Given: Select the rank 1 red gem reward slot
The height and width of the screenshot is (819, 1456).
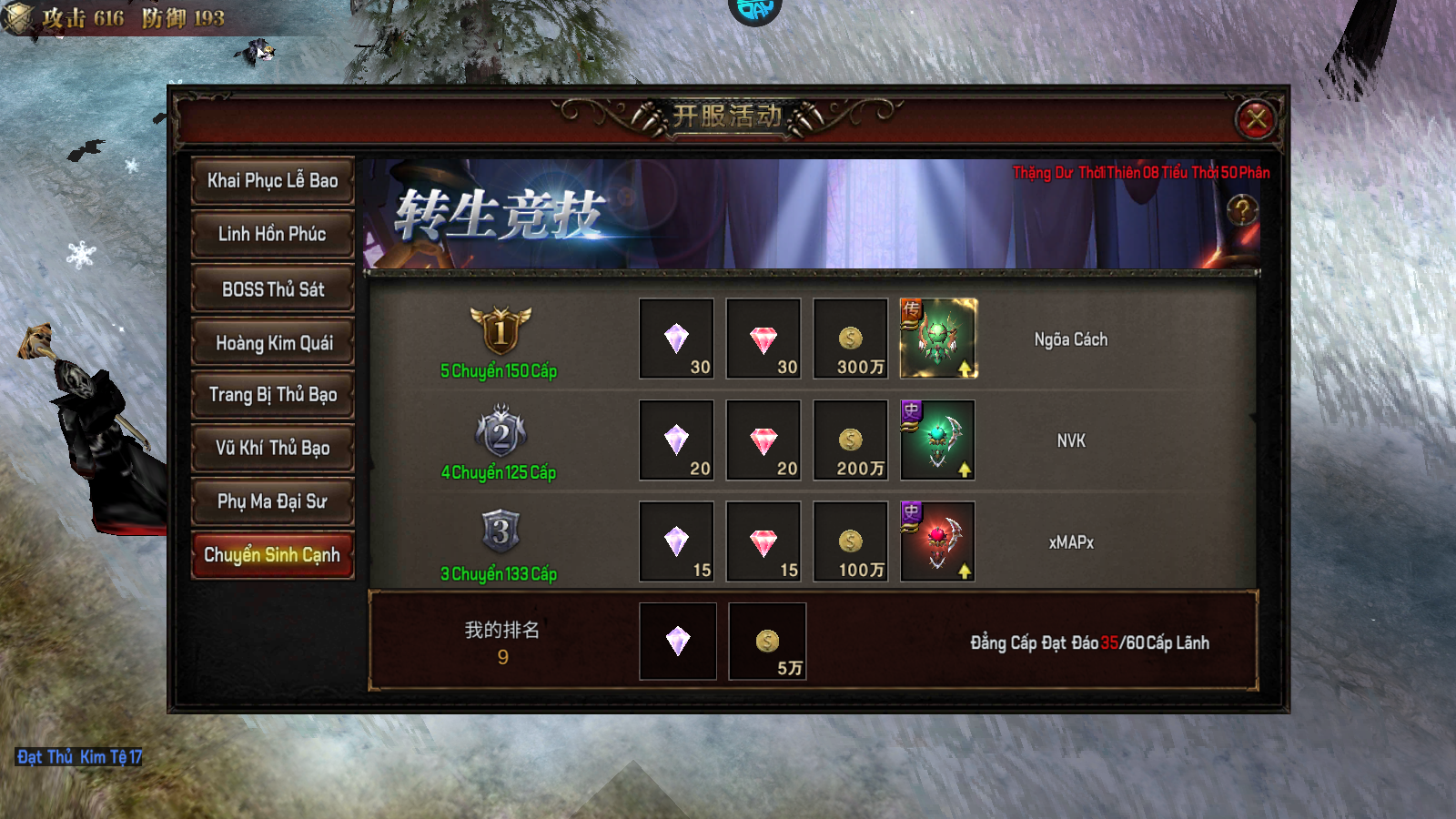Looking at the screenshot, I should pyautogui.click(x=763, y=339).
